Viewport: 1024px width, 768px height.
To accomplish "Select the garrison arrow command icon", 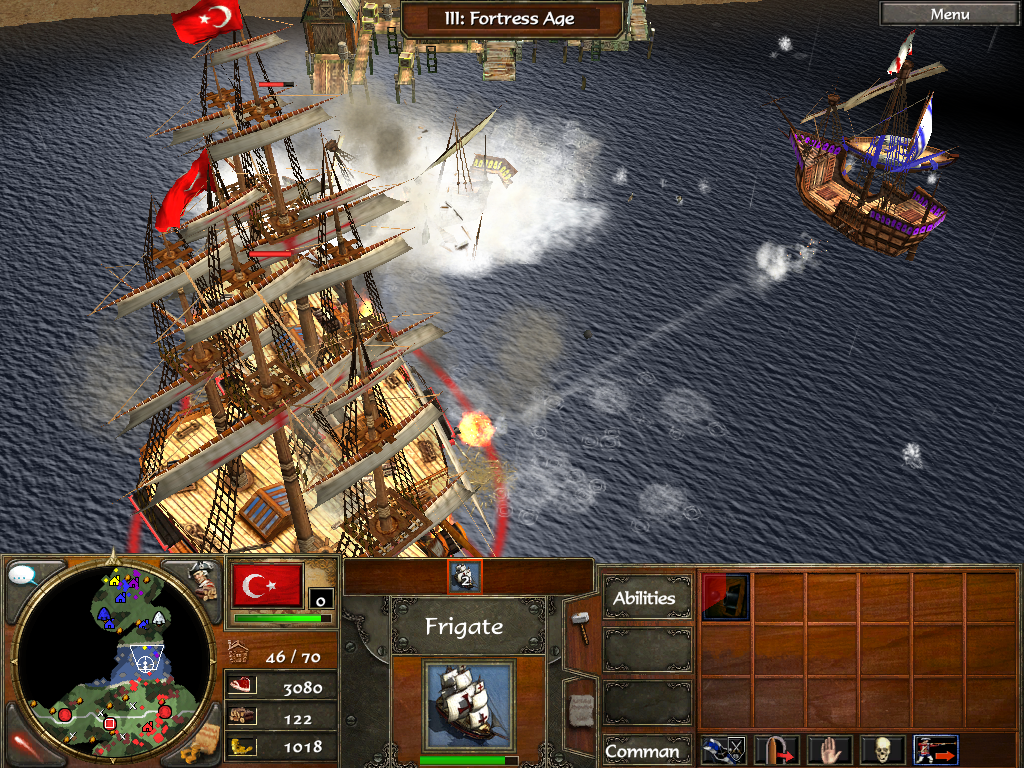I will point(777,750).
